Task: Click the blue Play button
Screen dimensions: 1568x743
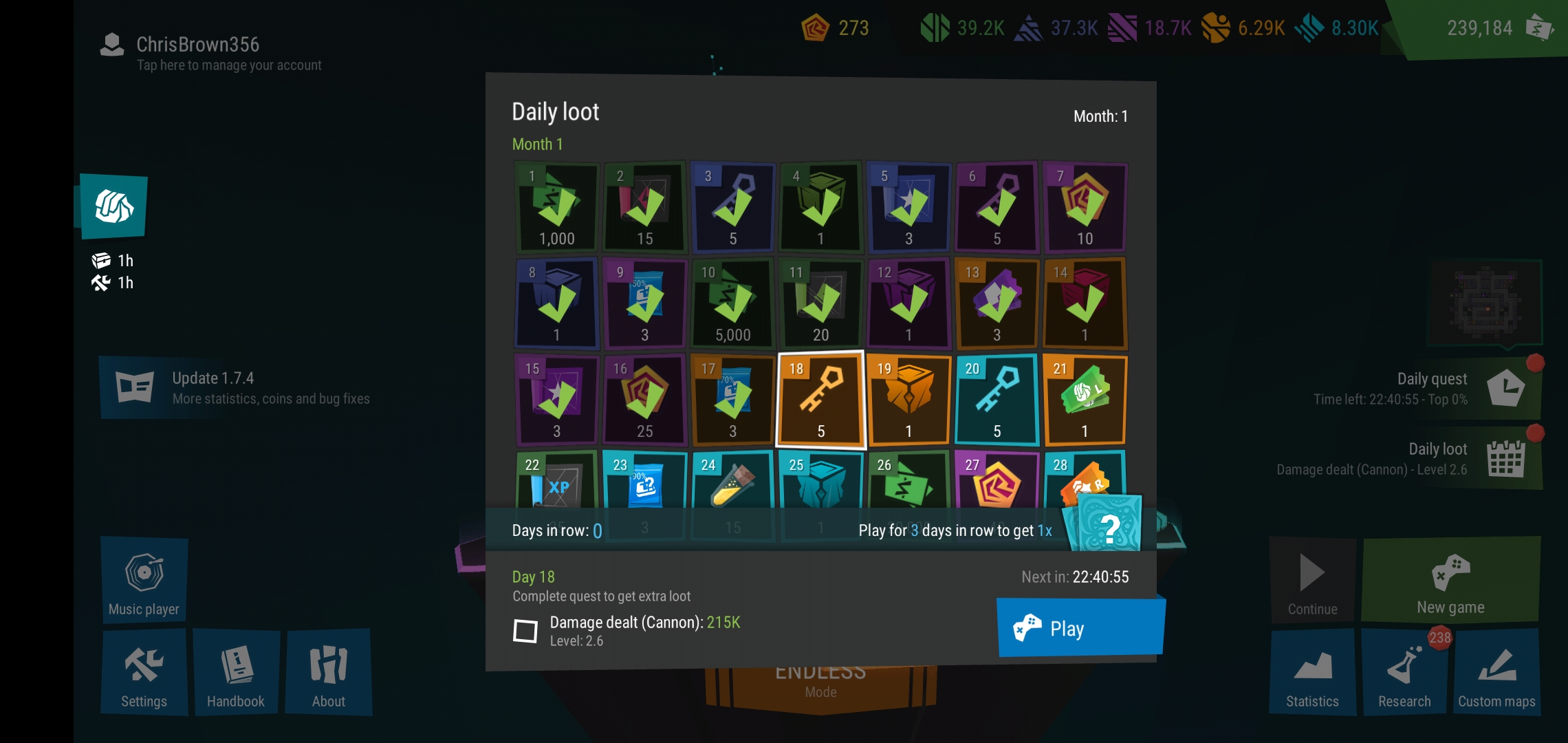Action: coord(1080,627)
